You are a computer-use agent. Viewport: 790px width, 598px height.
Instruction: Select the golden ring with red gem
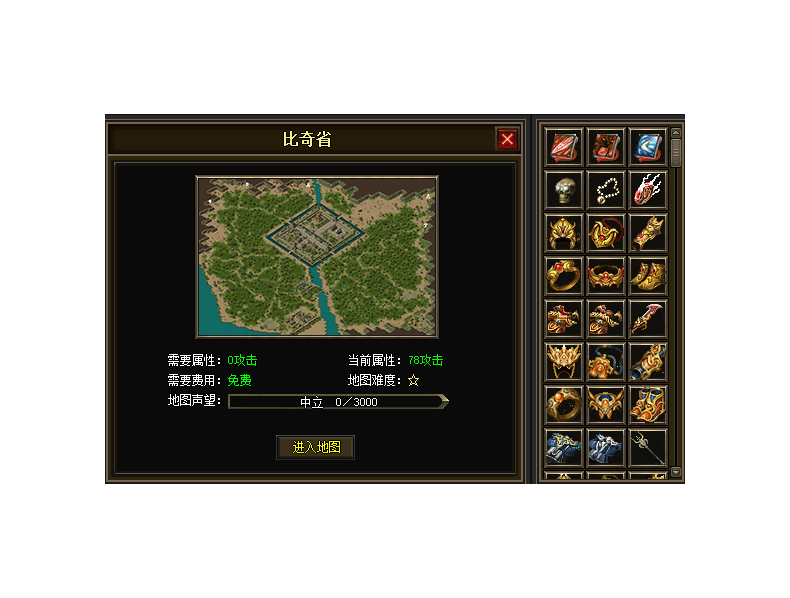point(564,276)
